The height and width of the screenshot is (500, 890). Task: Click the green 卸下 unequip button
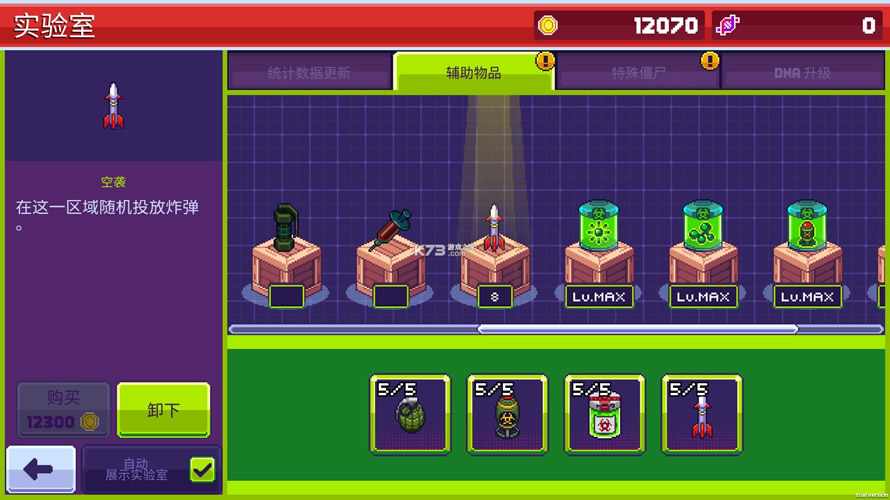163,410
